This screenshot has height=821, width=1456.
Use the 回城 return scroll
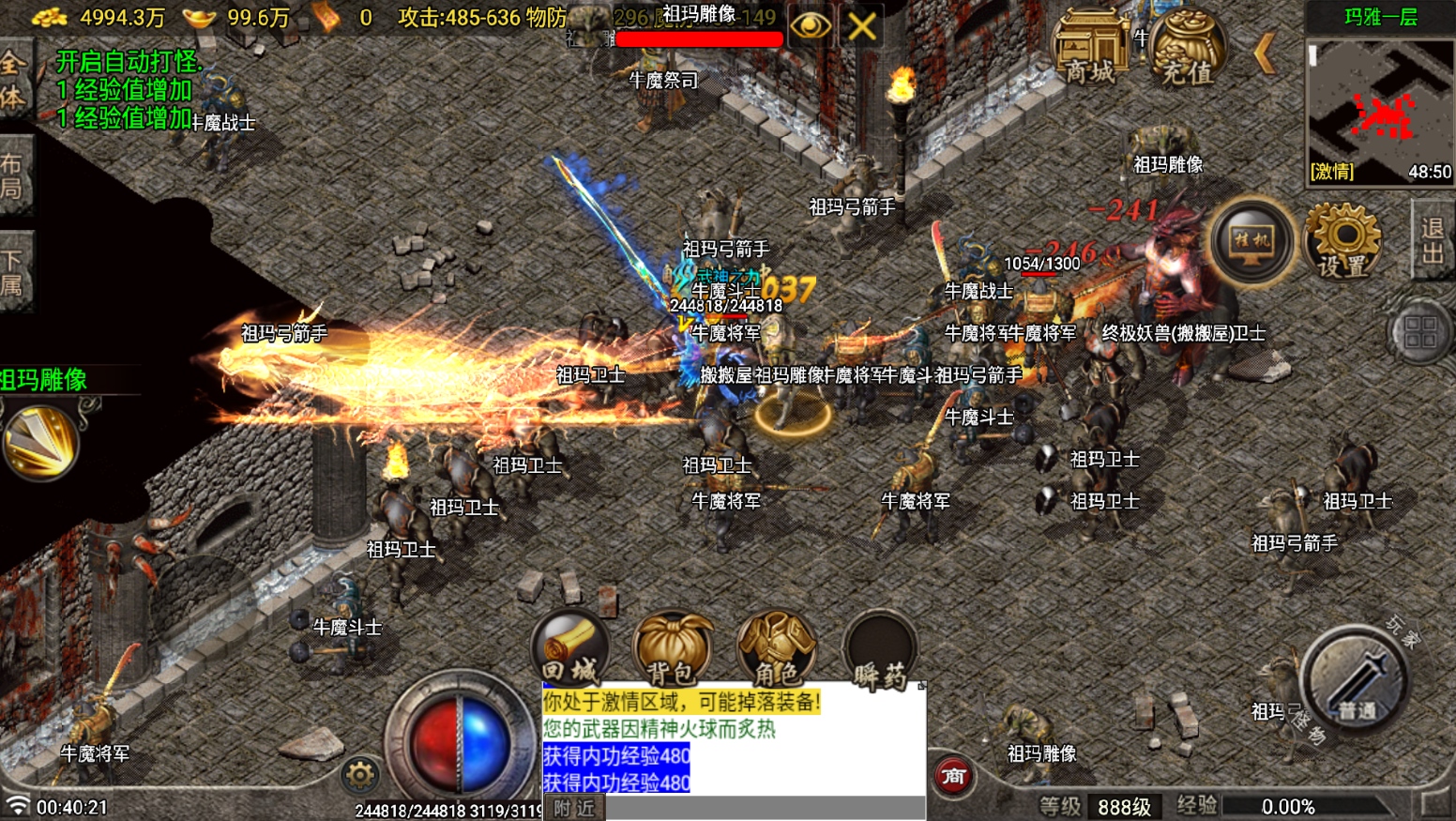(569, 649)
